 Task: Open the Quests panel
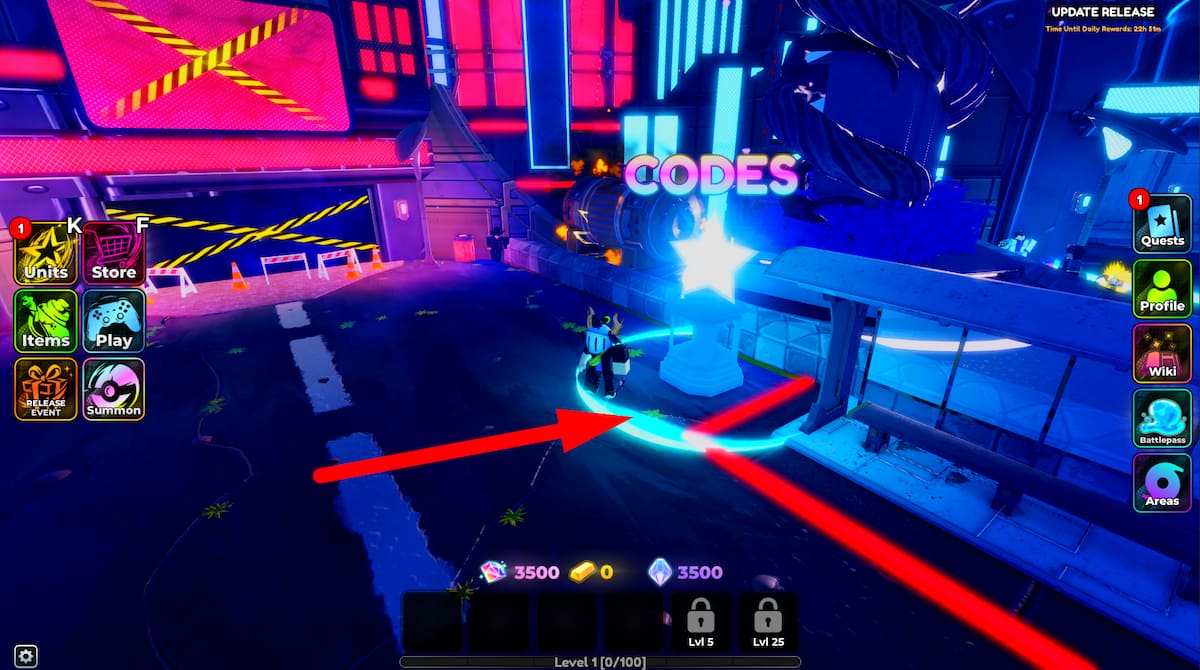[x=1162, y=223]
